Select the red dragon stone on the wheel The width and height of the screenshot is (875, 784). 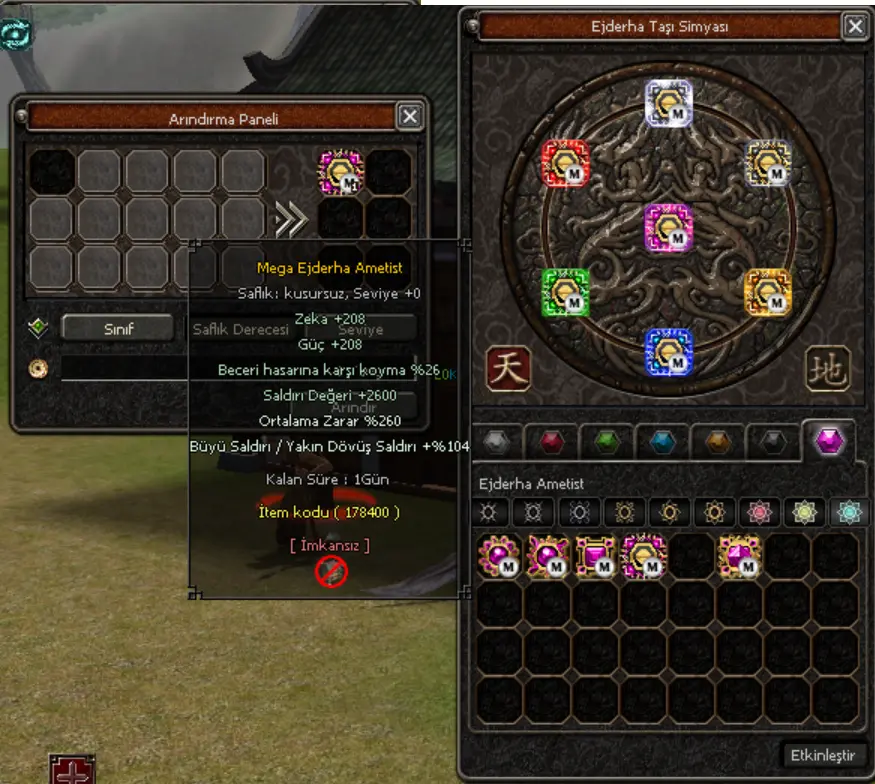point(565,163)
